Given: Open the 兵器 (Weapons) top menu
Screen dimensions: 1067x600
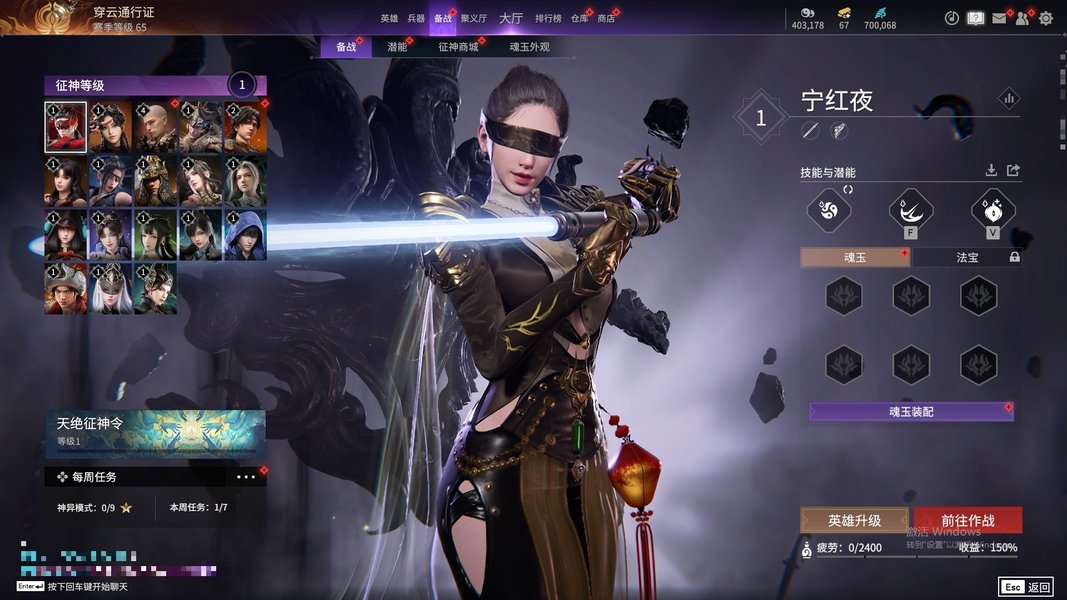Looking at the screenshot, I should pos(416,18).
